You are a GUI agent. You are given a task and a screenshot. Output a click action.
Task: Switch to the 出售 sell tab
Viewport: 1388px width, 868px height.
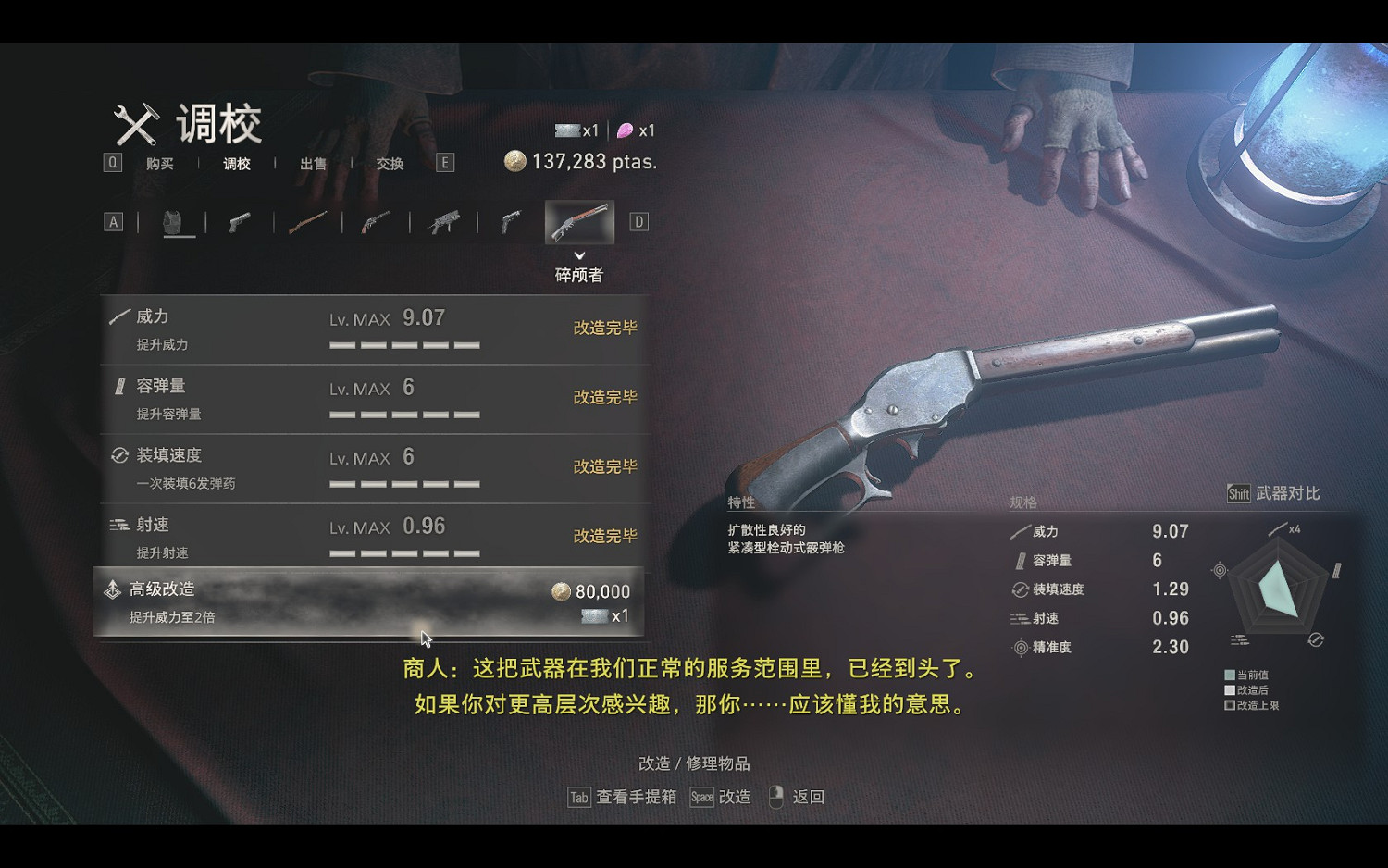313,165
